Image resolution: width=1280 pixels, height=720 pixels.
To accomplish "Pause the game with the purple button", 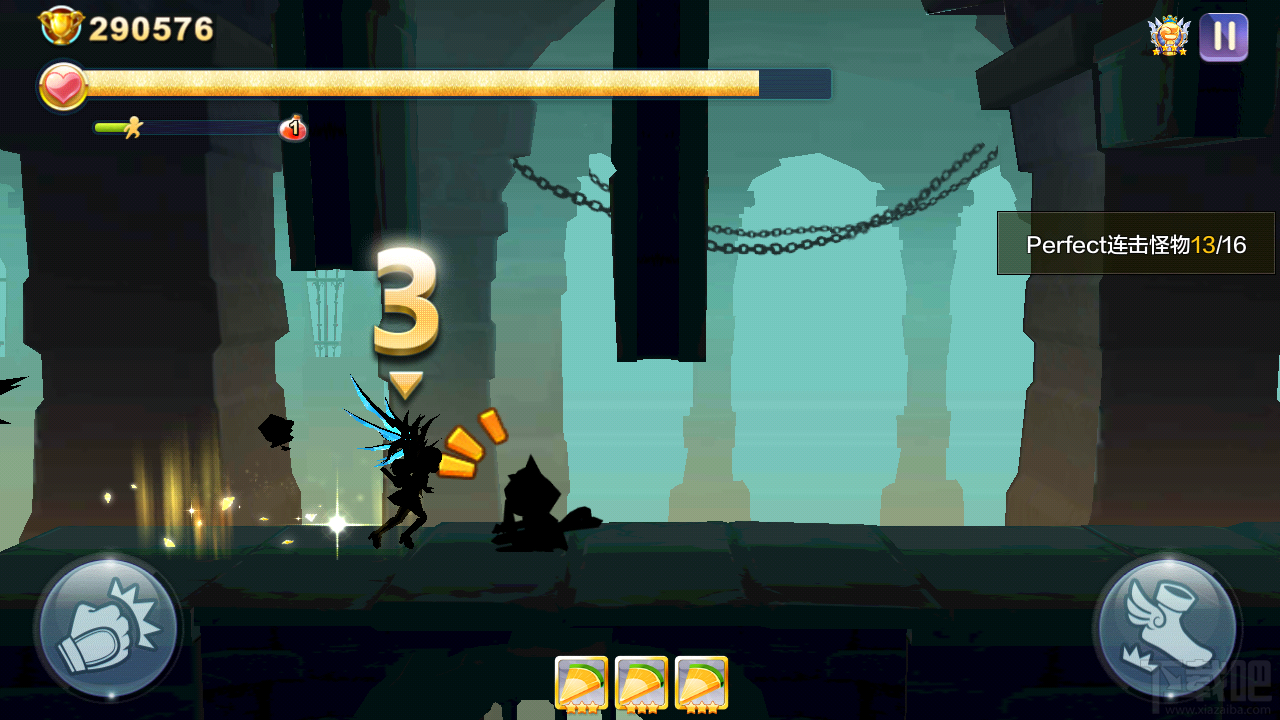I will click(x=1224, y=37).
